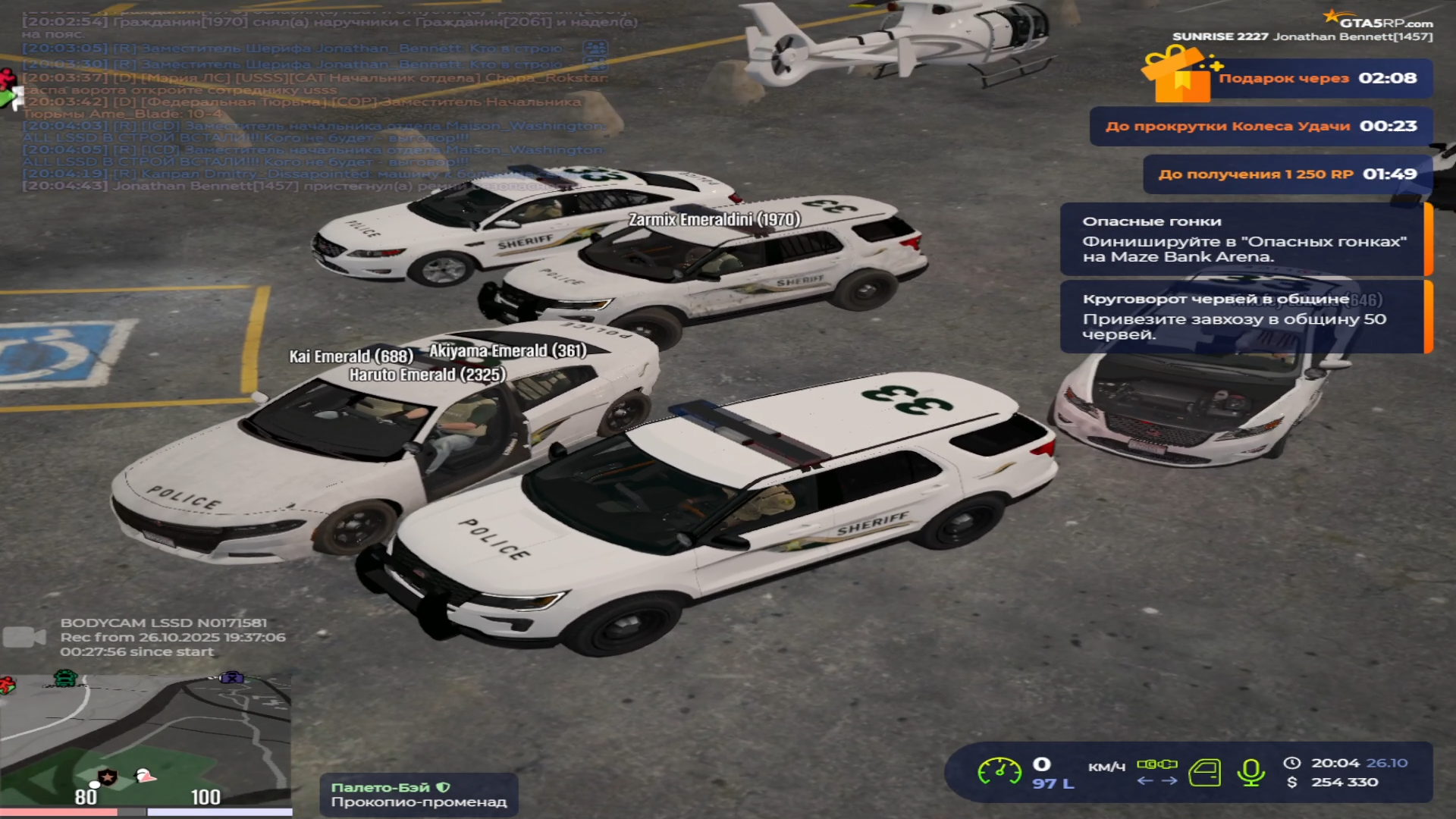Screen dimensions: 1456x819
Task: Click the bodycam camera icon
Action: 24,637
